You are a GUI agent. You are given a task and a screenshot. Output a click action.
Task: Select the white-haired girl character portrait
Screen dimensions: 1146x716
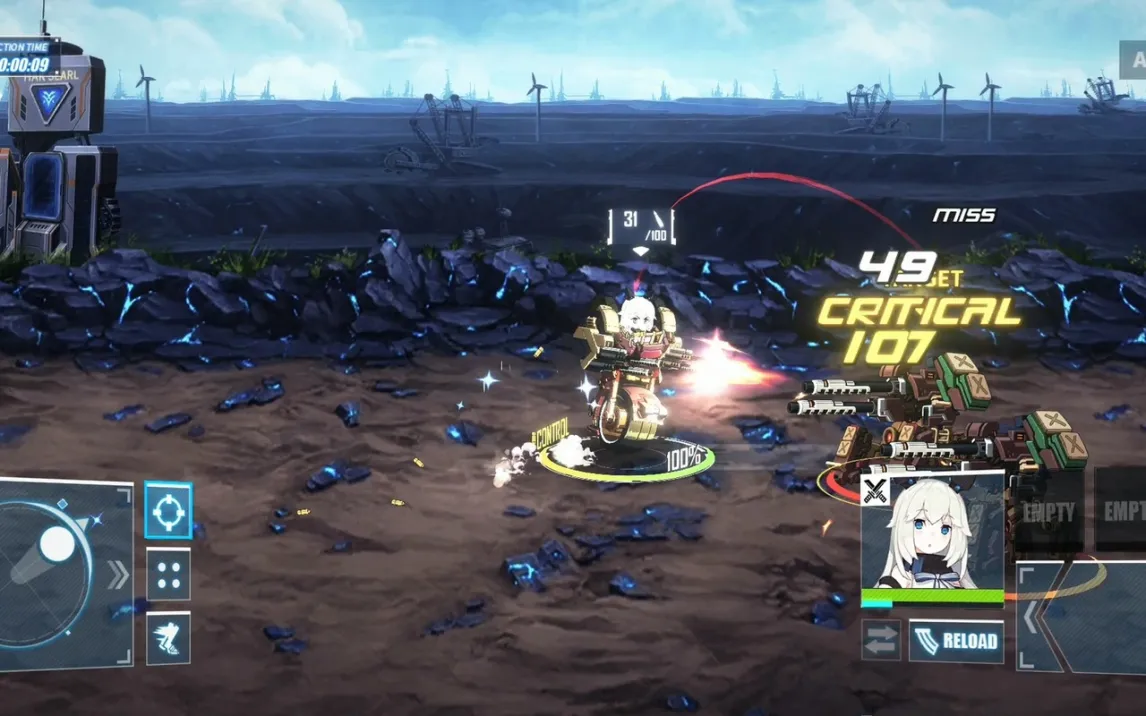coord(932,538)
